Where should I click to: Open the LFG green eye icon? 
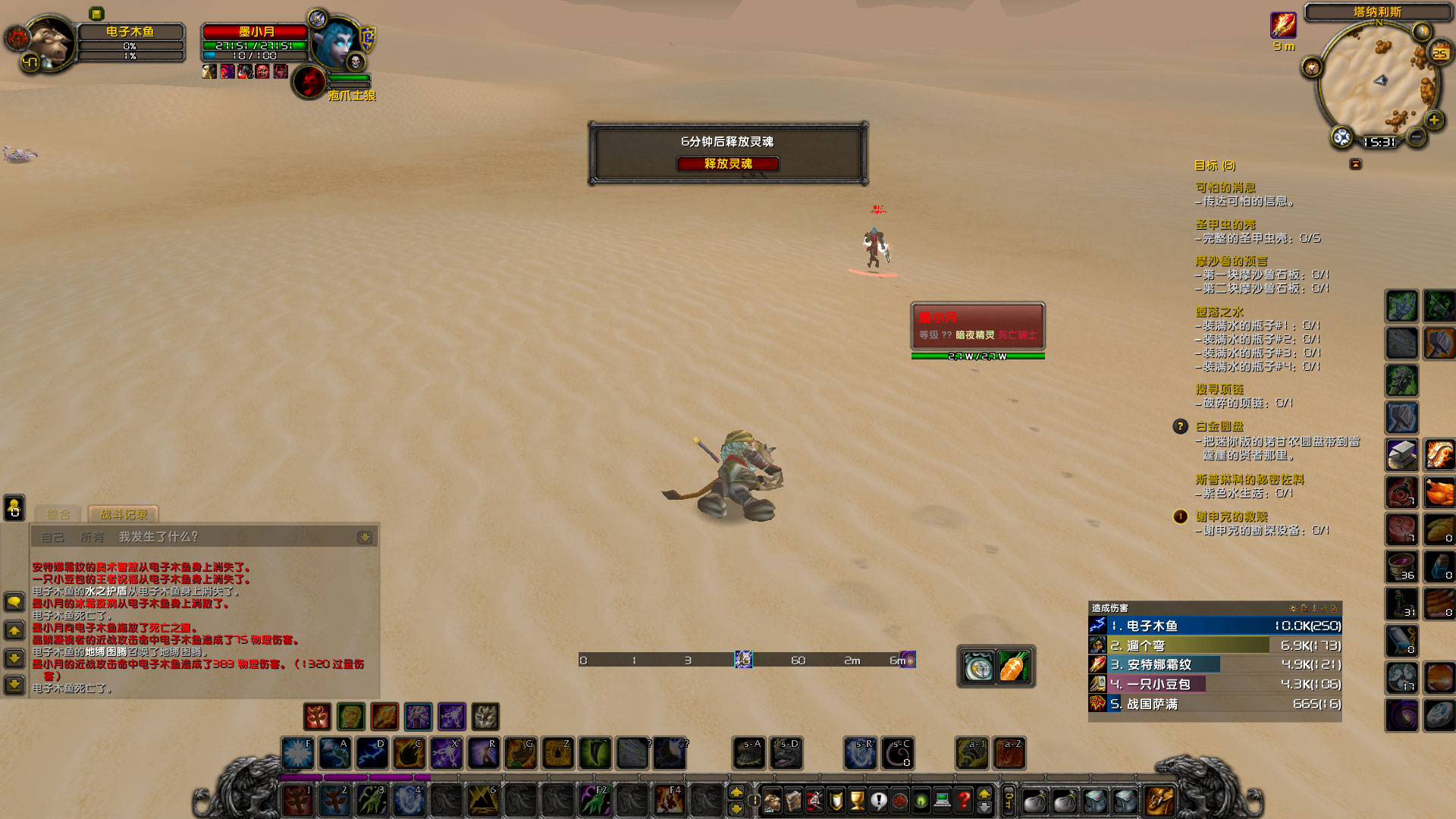[x=921, y=800]
